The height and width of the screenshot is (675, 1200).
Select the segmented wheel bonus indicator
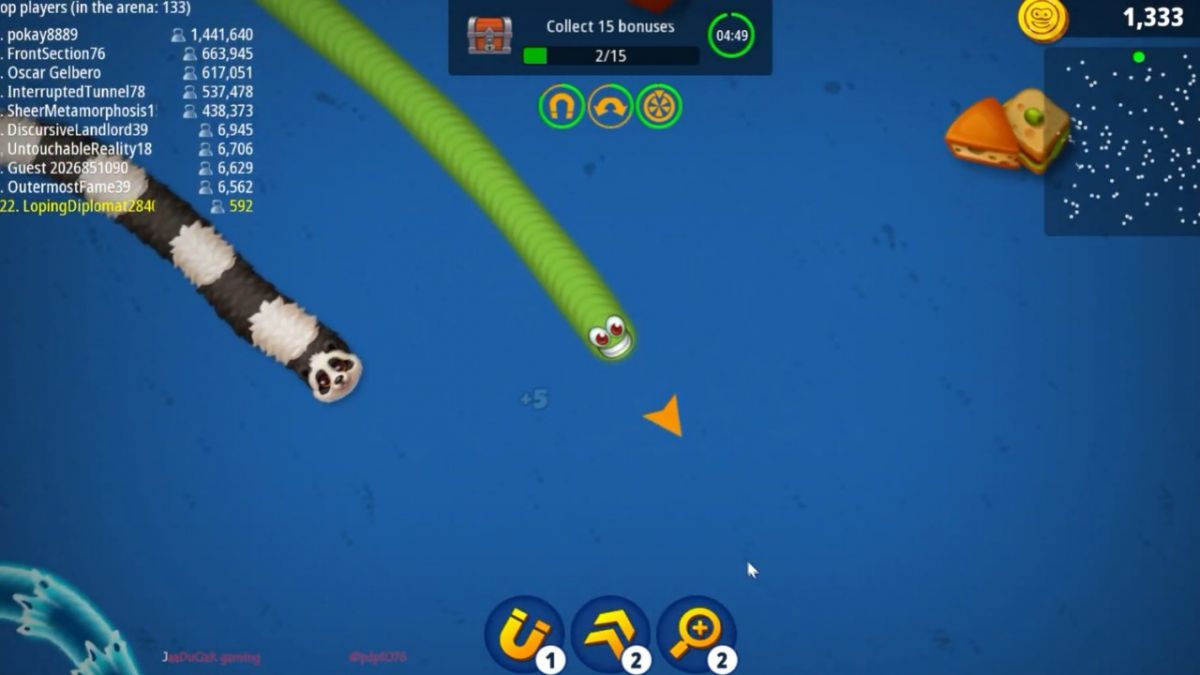click(x=659, y=106)
